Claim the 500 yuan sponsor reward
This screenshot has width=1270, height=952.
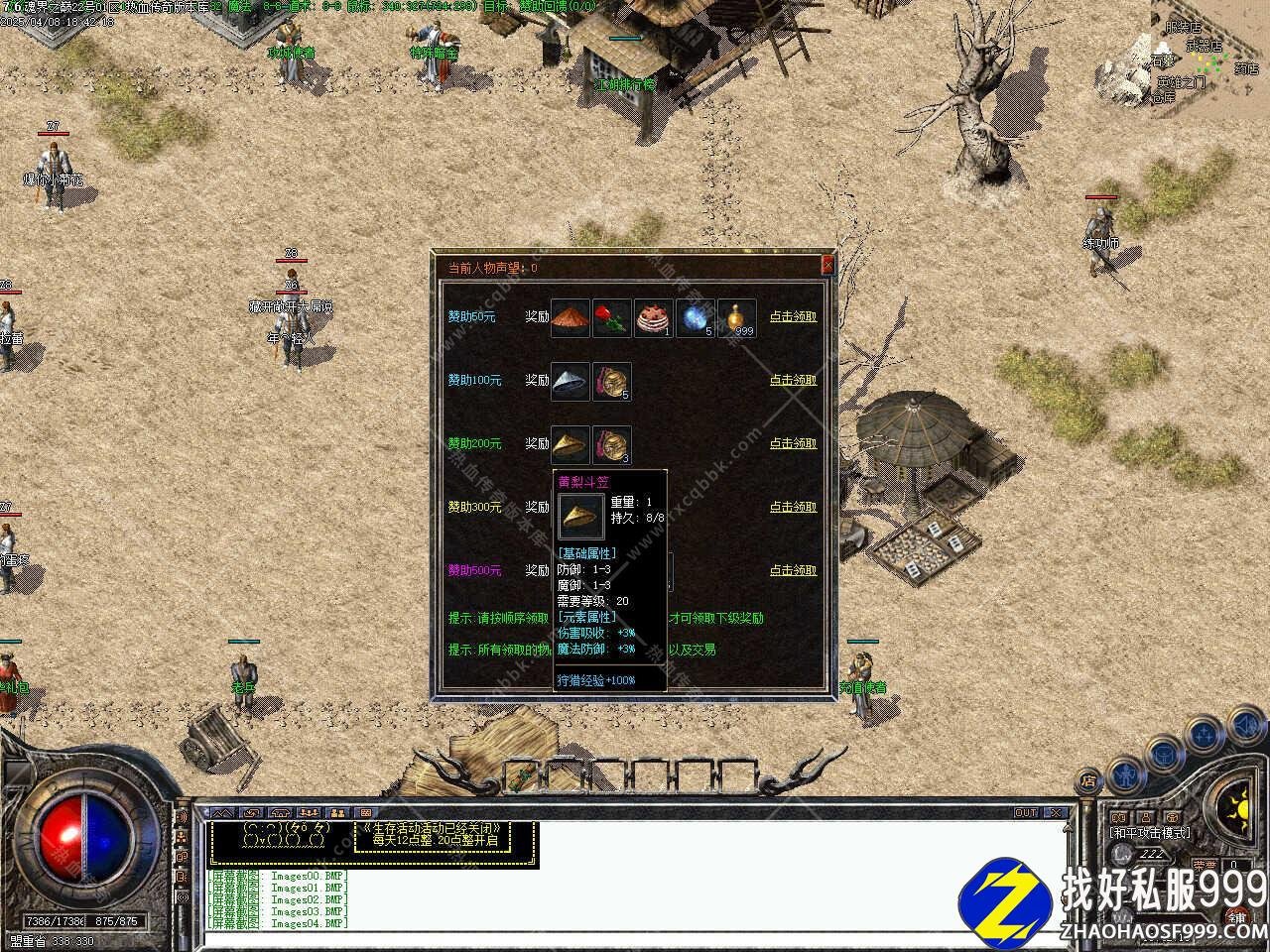[x=793, y=570]
